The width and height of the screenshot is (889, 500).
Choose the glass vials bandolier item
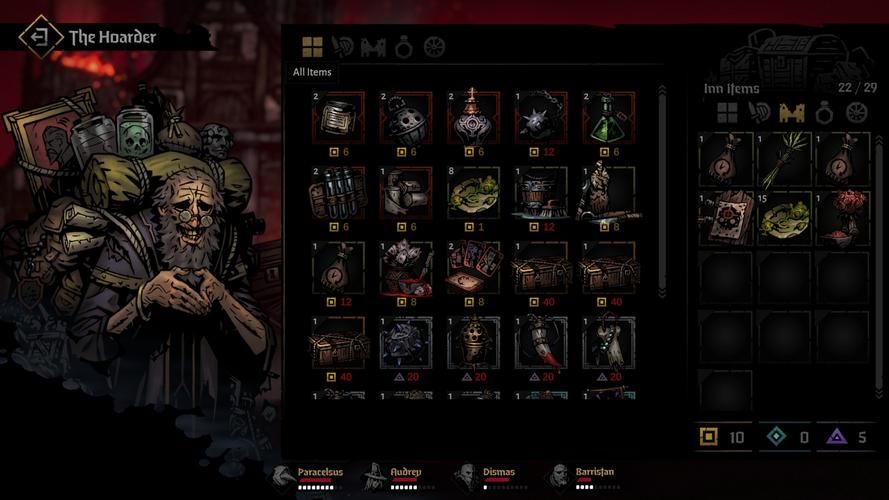[338, 193]
